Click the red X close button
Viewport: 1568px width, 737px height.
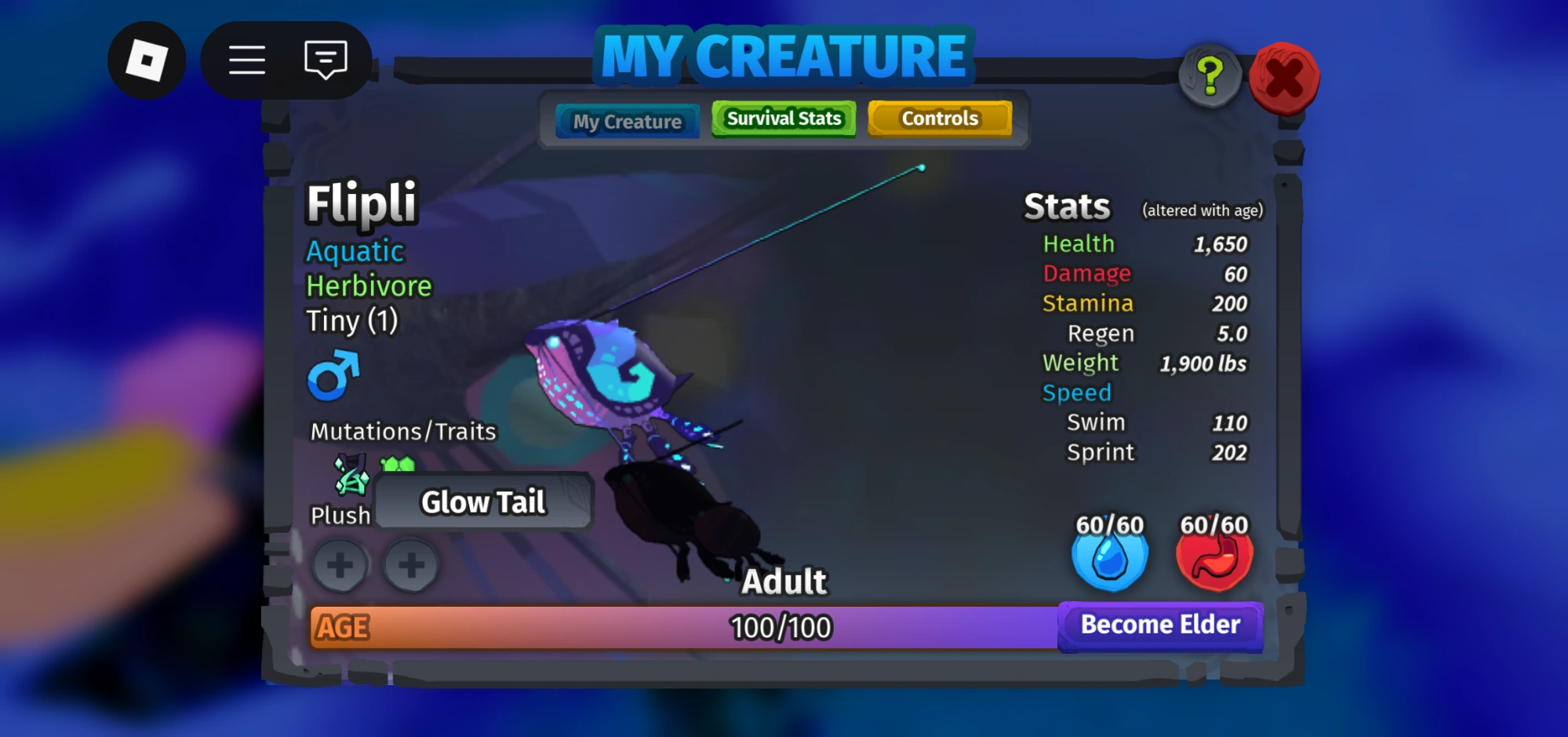click(x=1284, y=78)
